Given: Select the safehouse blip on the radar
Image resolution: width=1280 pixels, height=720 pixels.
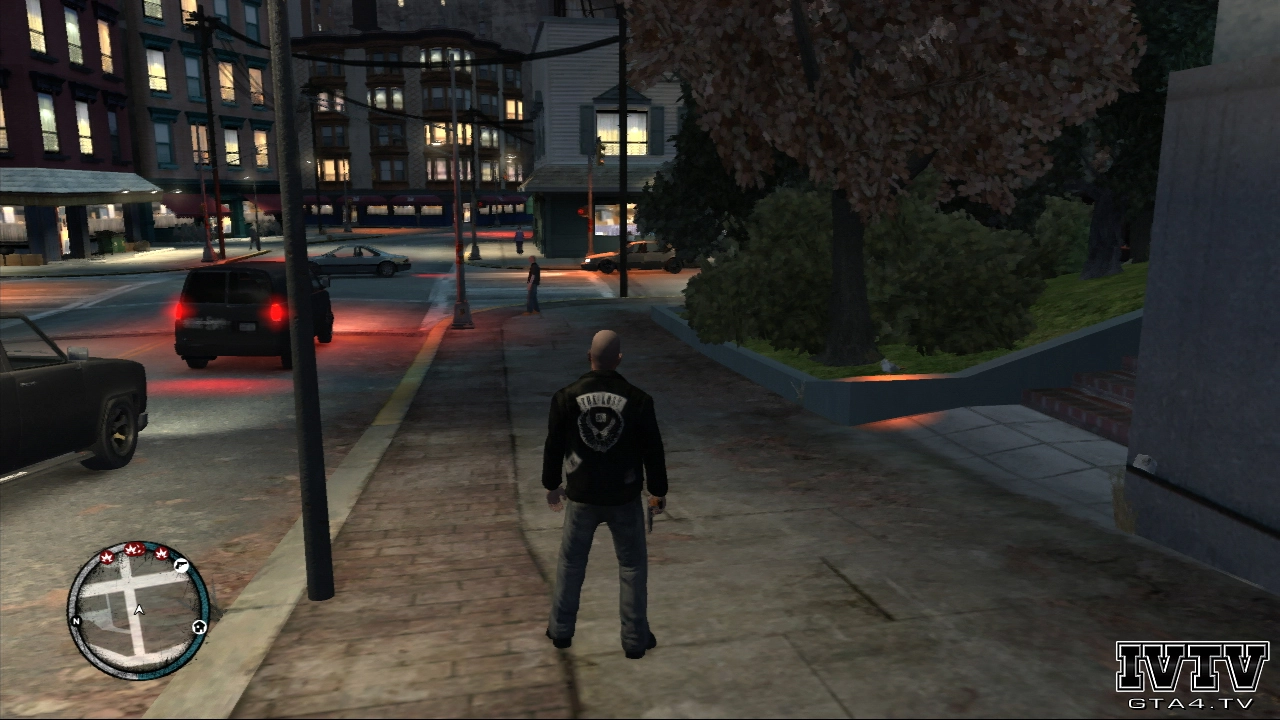Looking at the screenshot, I should [x=200, y=627].
